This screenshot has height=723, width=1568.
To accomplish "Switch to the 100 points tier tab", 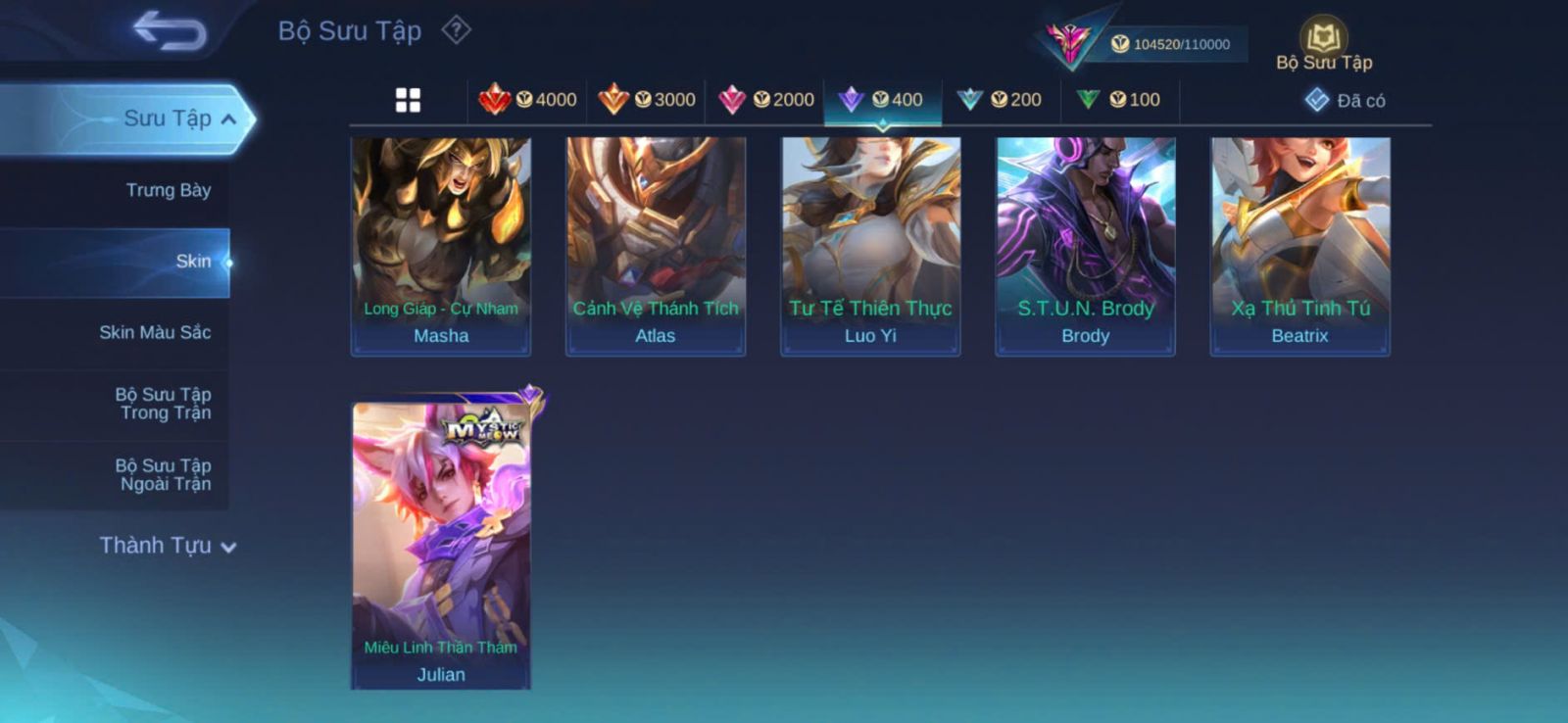I will click(x=1118, y=100).
